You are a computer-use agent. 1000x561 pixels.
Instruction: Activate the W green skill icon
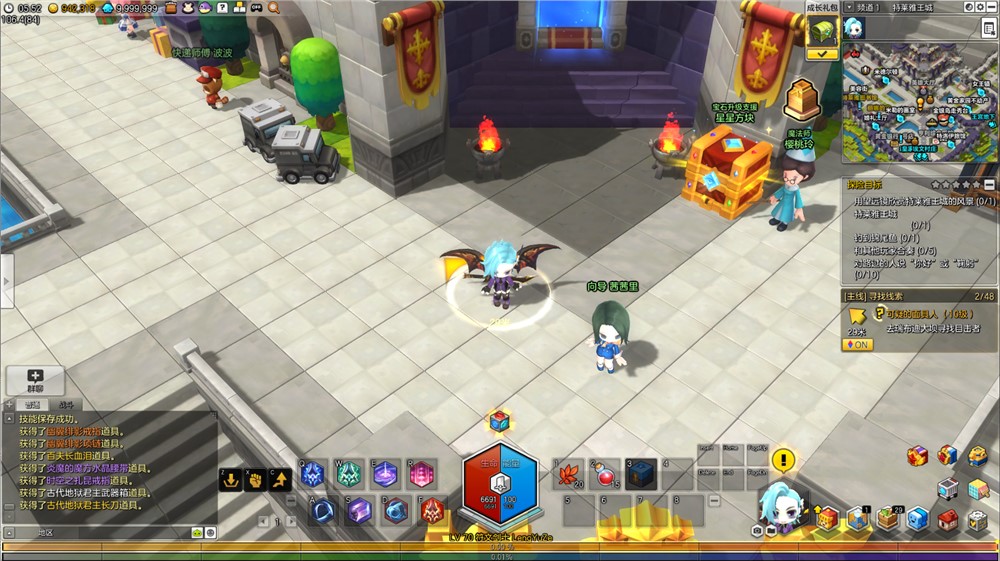click(349, 475)
